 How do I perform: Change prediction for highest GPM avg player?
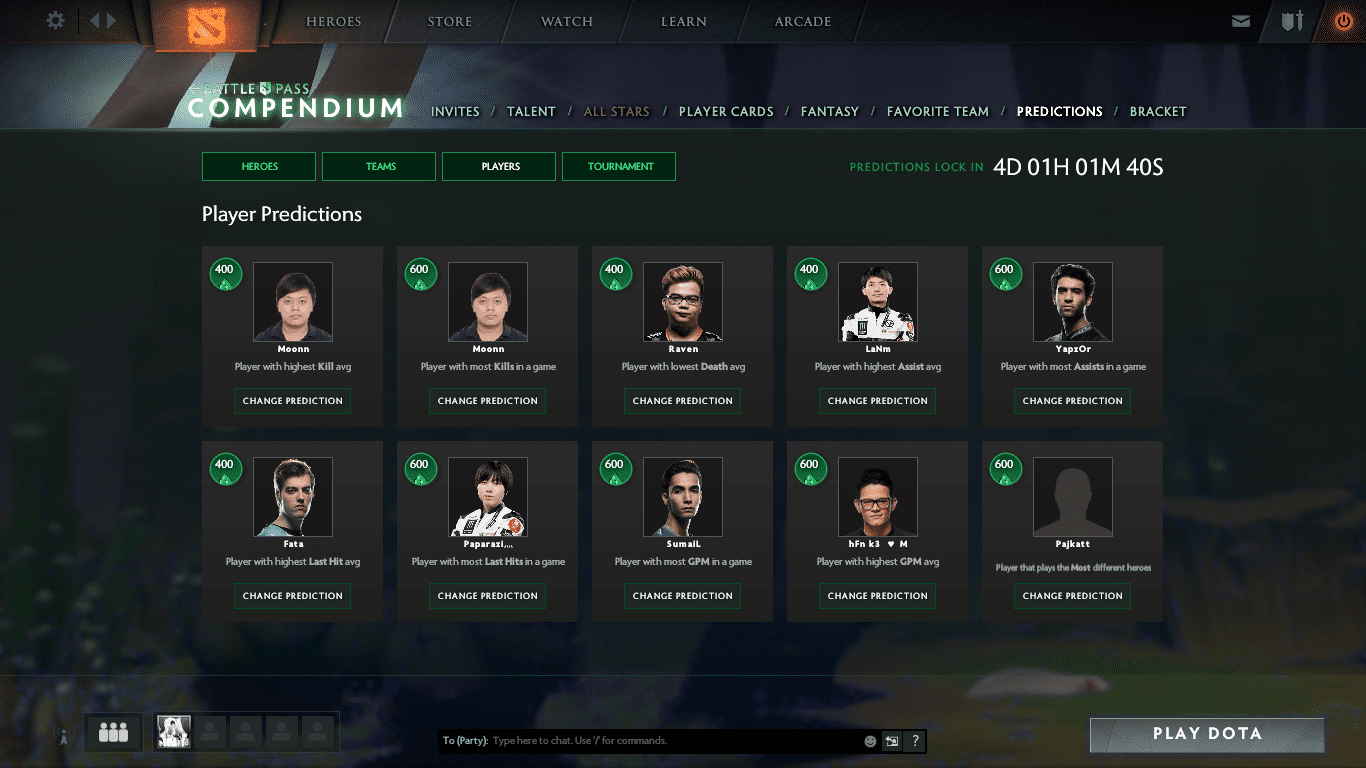click(x=877, y=595)
